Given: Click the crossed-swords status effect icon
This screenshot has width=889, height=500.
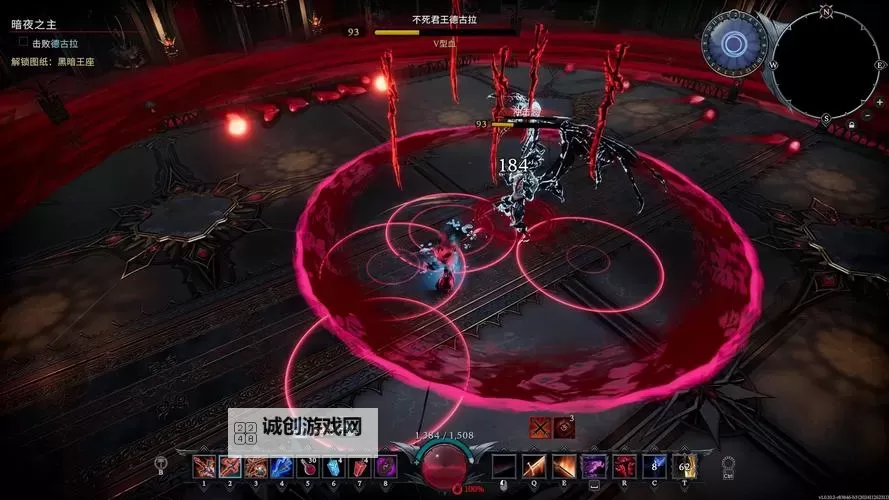Looking at the screenshot, I should (x=540, y=426).
